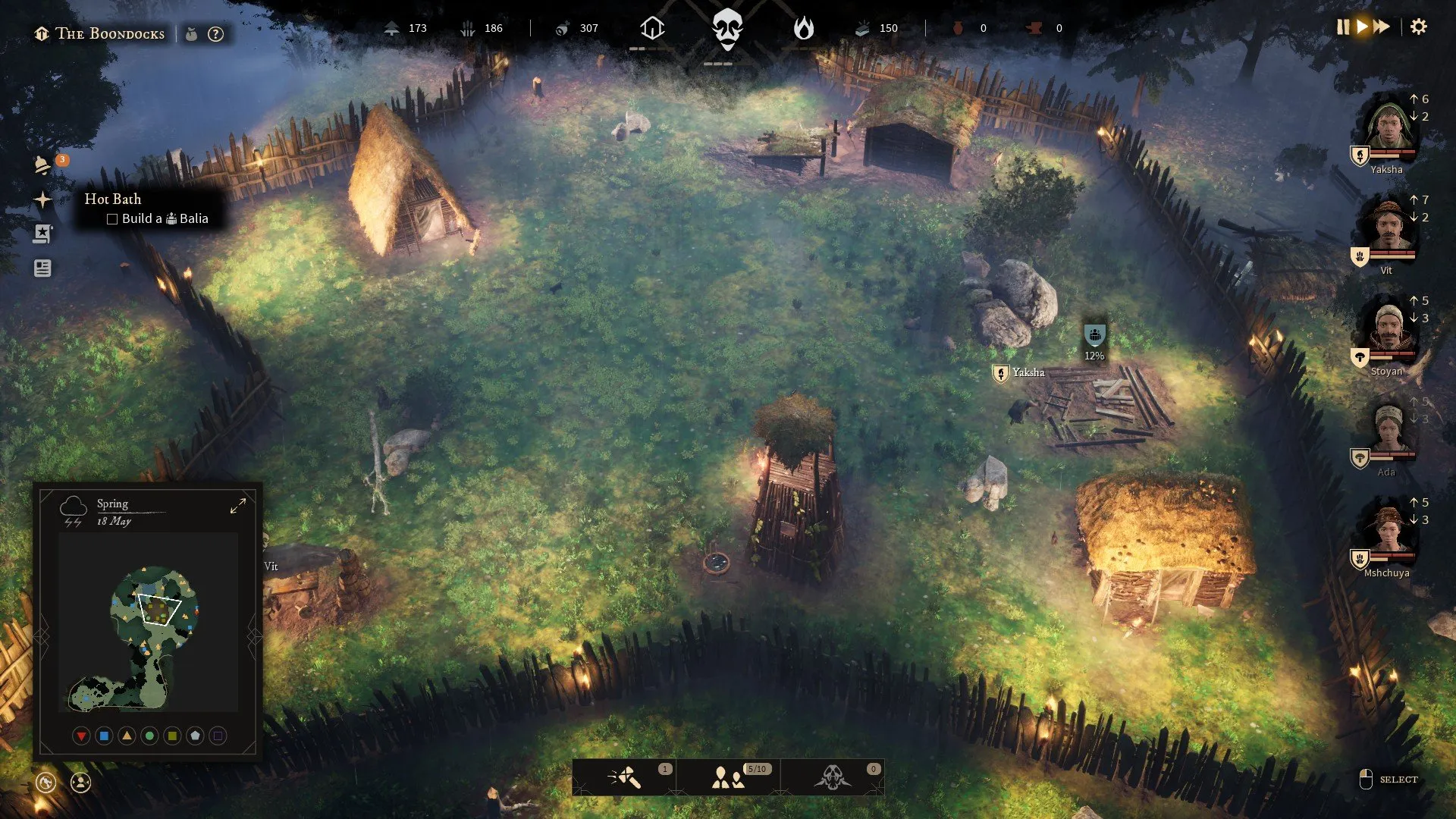
Task: Pause the game
Action: point(1343,27)
